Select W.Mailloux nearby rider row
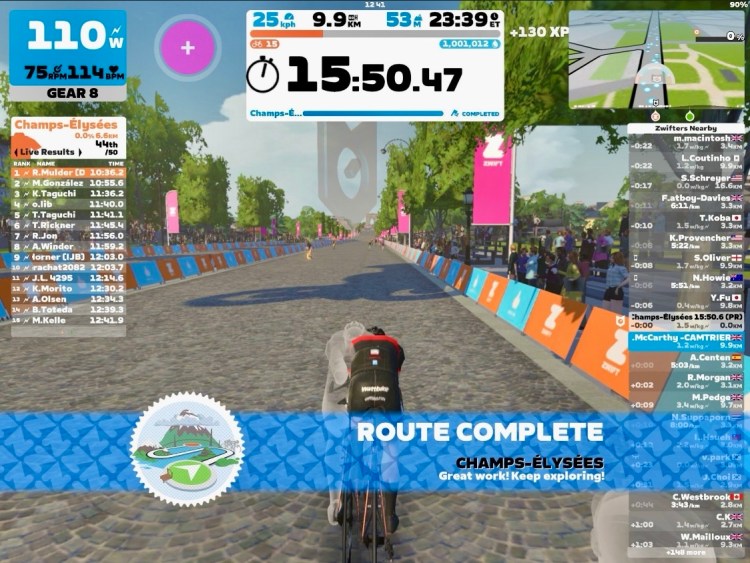750x563 pixels. point(686,540)
